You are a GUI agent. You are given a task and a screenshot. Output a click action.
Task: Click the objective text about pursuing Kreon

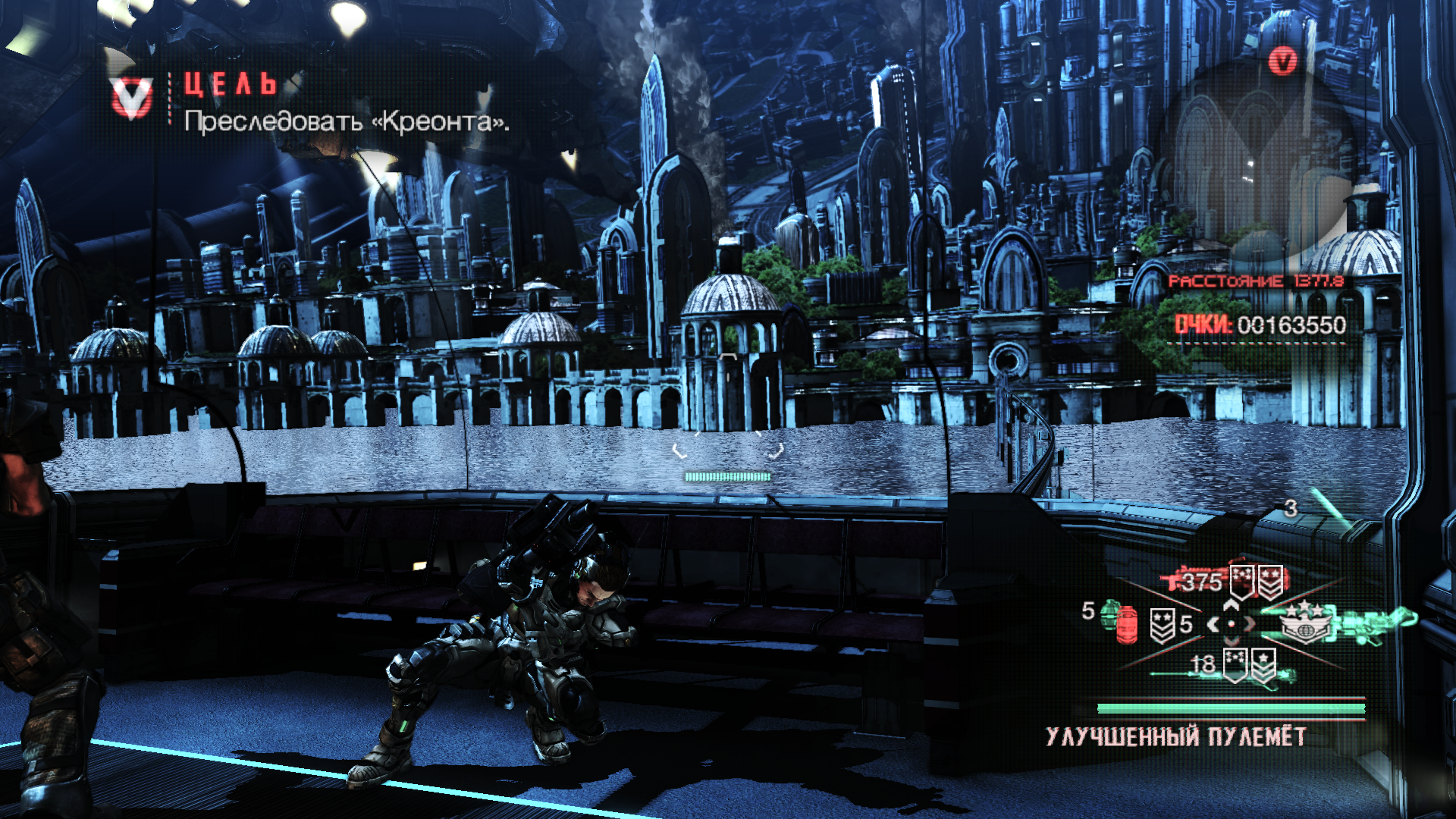(x=347, y=121)
